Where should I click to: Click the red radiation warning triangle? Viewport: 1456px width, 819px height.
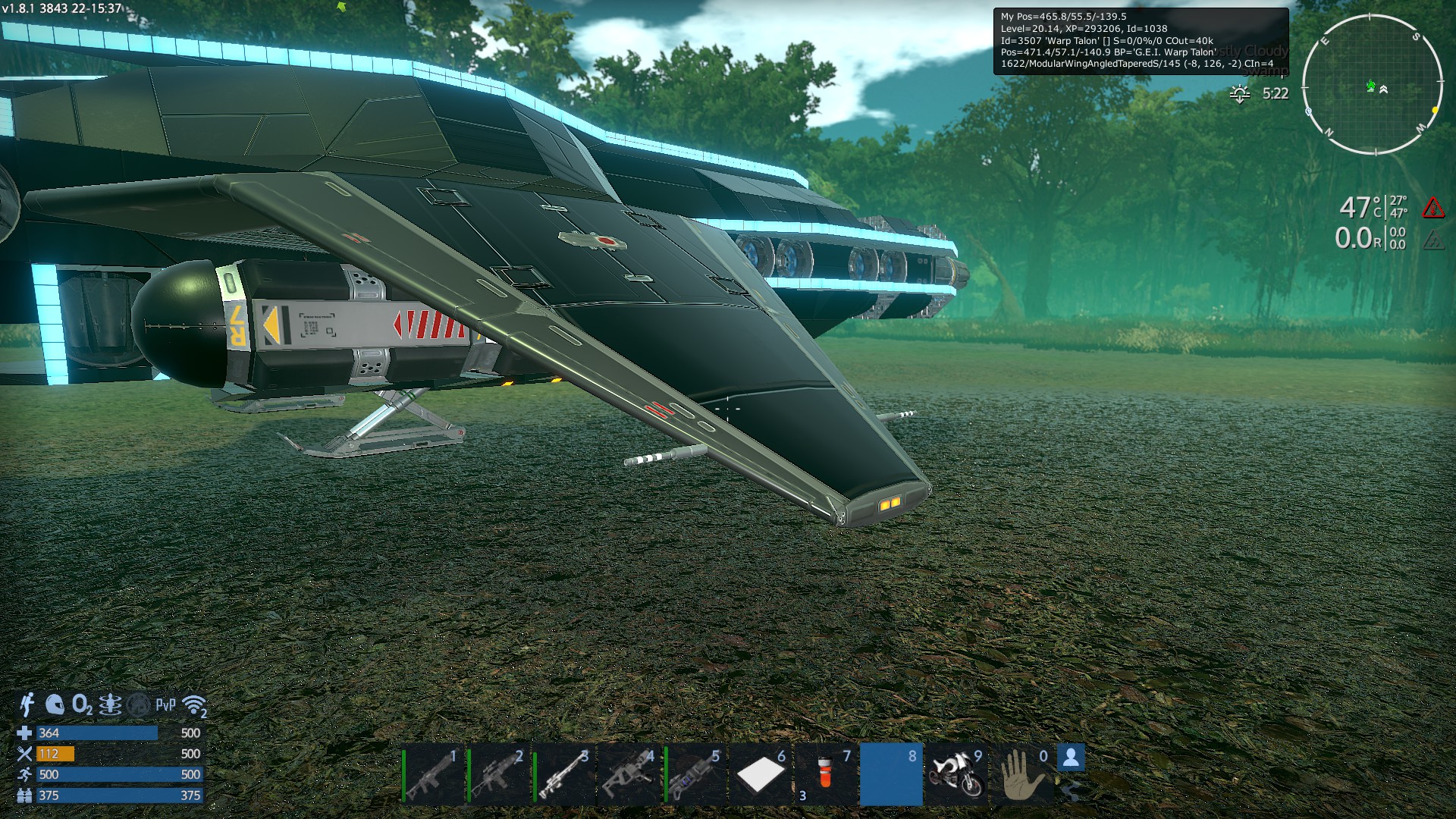coord(1432,207)
